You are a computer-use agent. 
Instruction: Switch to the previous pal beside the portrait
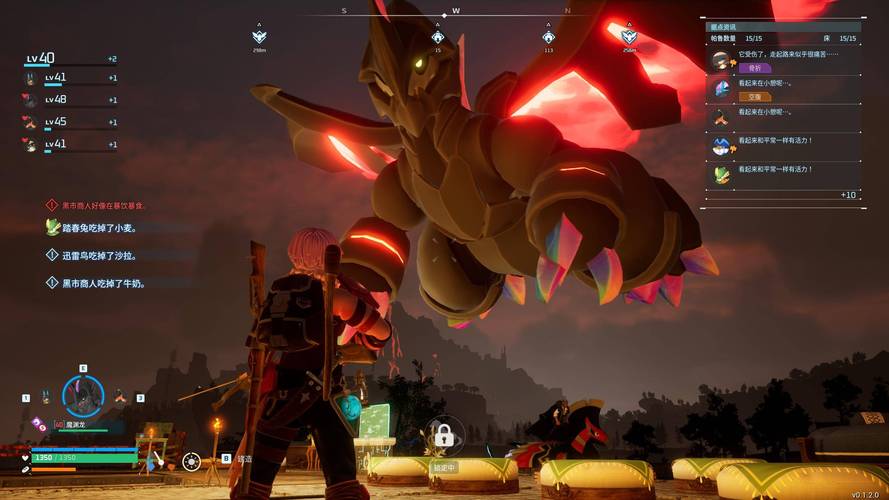(x=46, y=398)
